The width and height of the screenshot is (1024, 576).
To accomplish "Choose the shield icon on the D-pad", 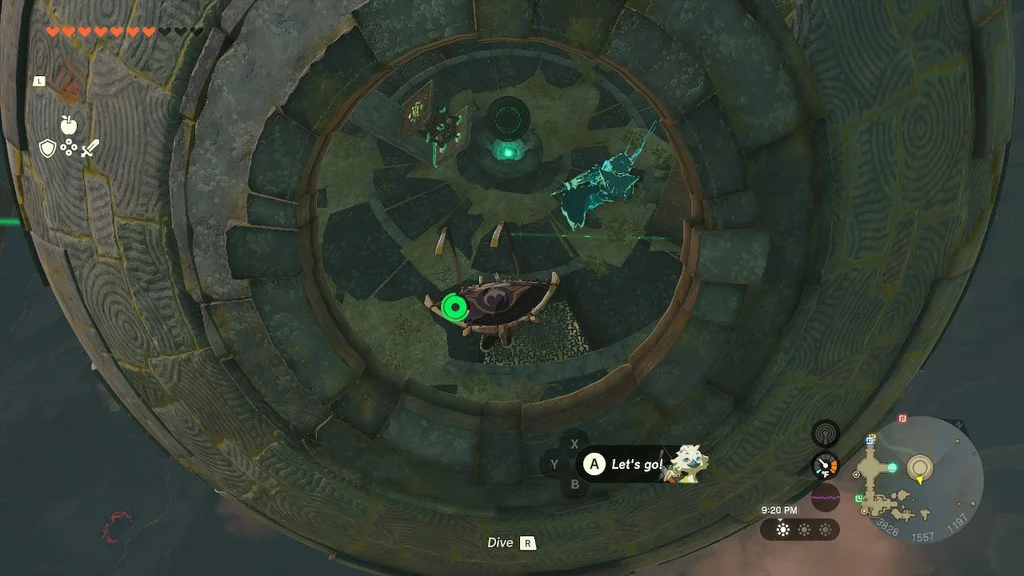I will pos(47,149).
